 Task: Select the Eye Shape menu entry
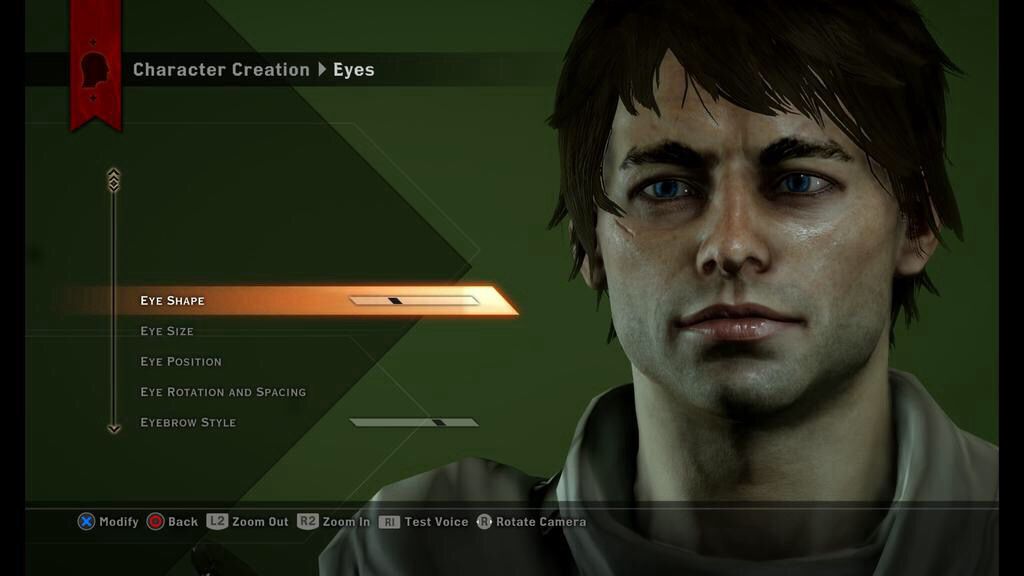(x=172, y=301)
